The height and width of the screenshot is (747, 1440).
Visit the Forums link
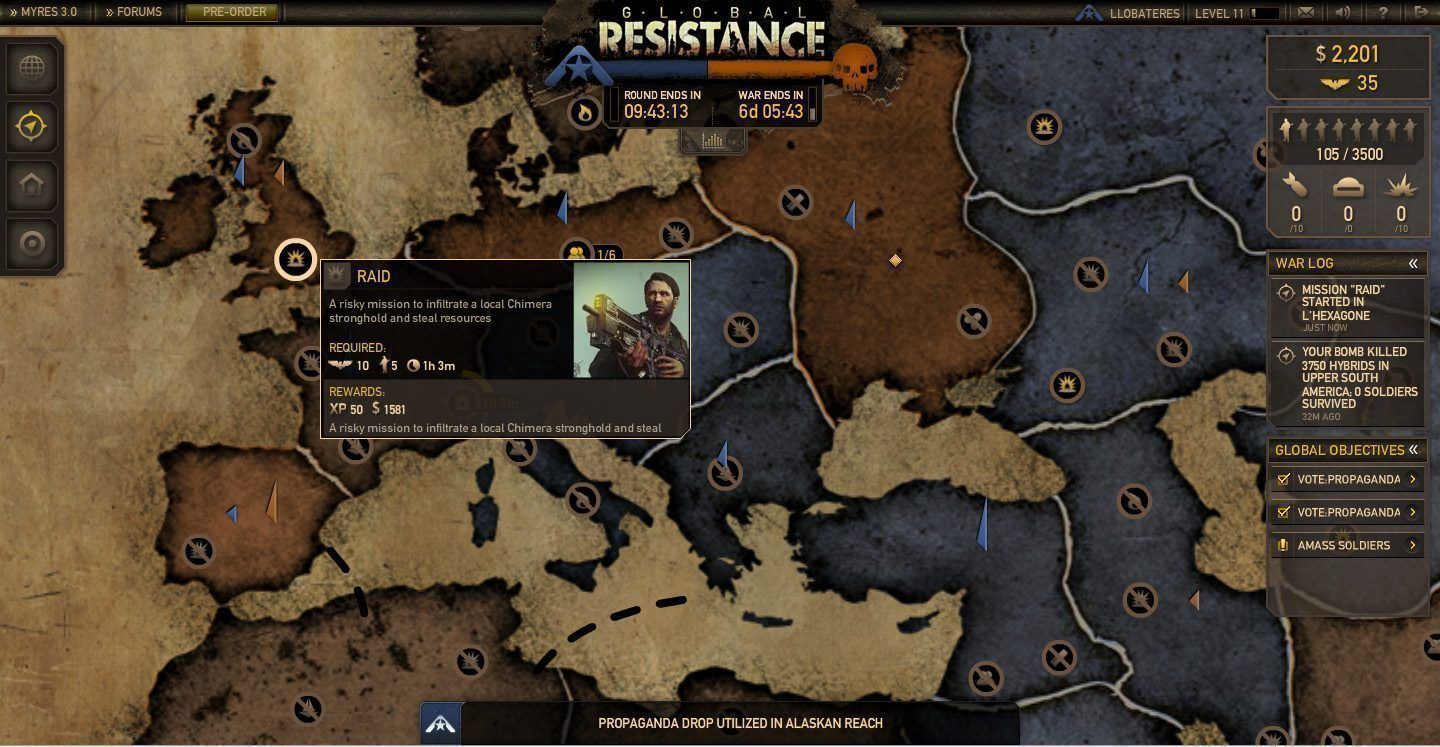134,12
